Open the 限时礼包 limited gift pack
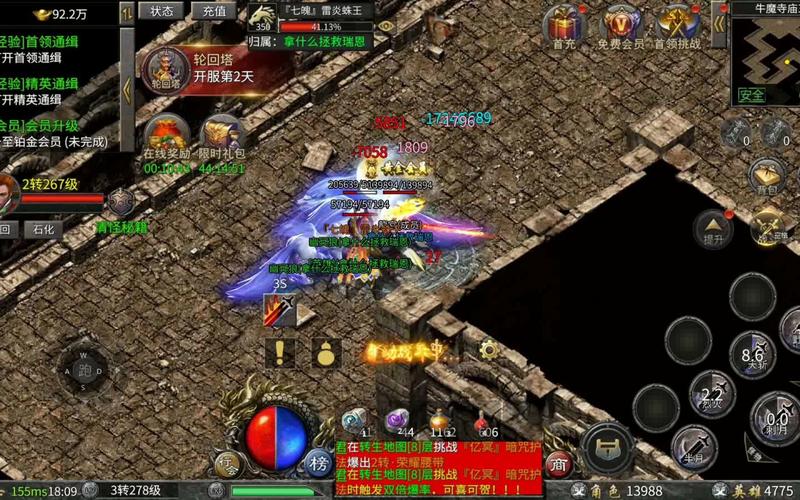 click(222, 139)
